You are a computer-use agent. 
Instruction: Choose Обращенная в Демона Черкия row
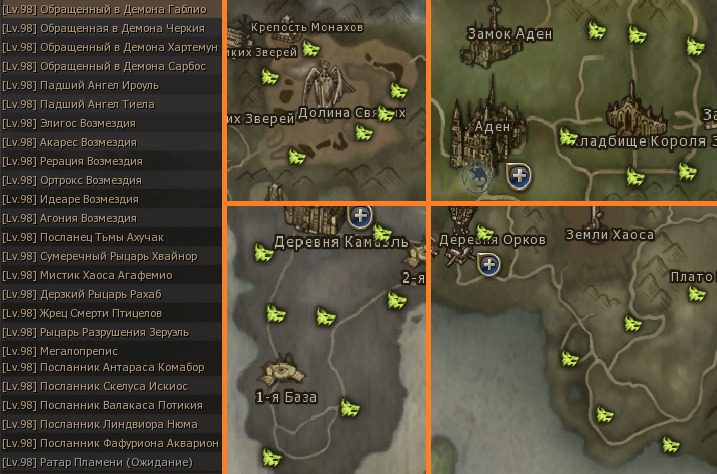coord(110,28)
